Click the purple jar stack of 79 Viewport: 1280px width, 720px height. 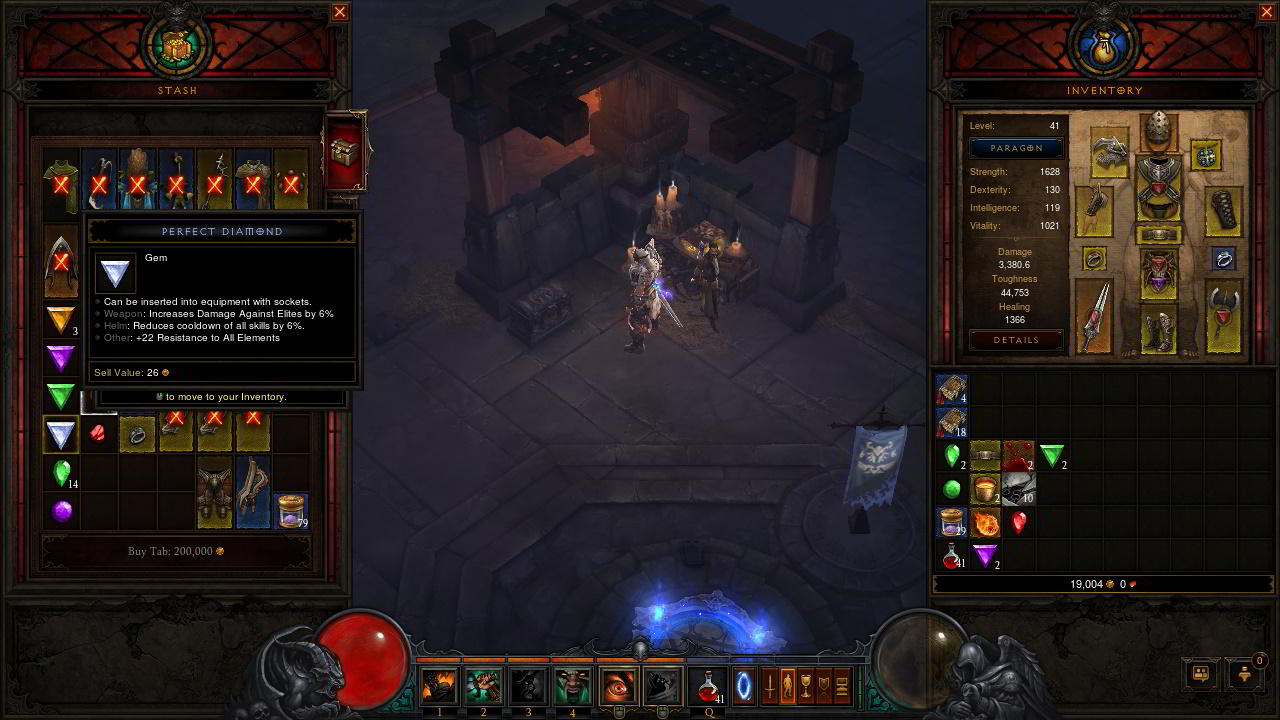(x=291, y=510)
